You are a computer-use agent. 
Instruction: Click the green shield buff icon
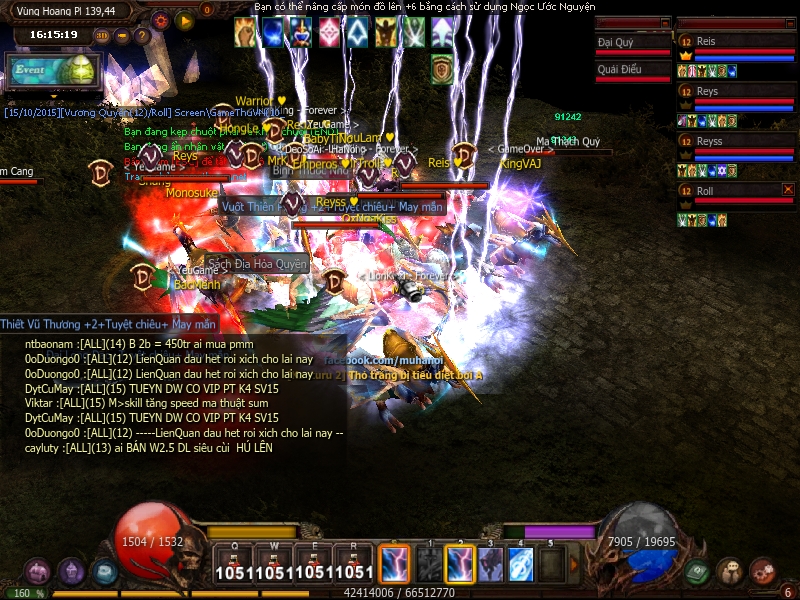click(442, 69)
